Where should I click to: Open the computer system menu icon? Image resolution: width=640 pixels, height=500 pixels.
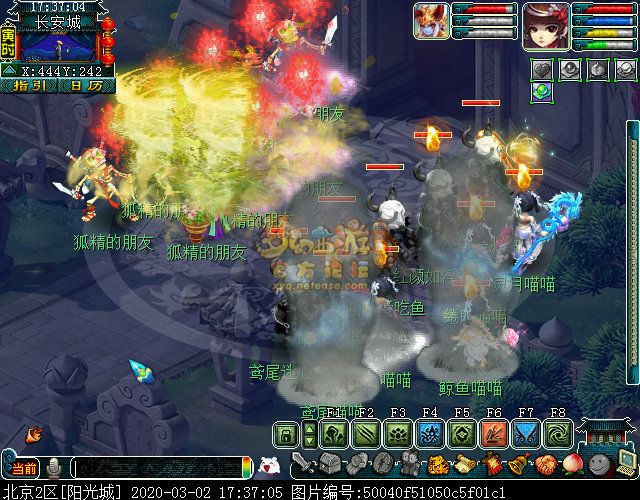pyautogui.click(x=626, y=464)
